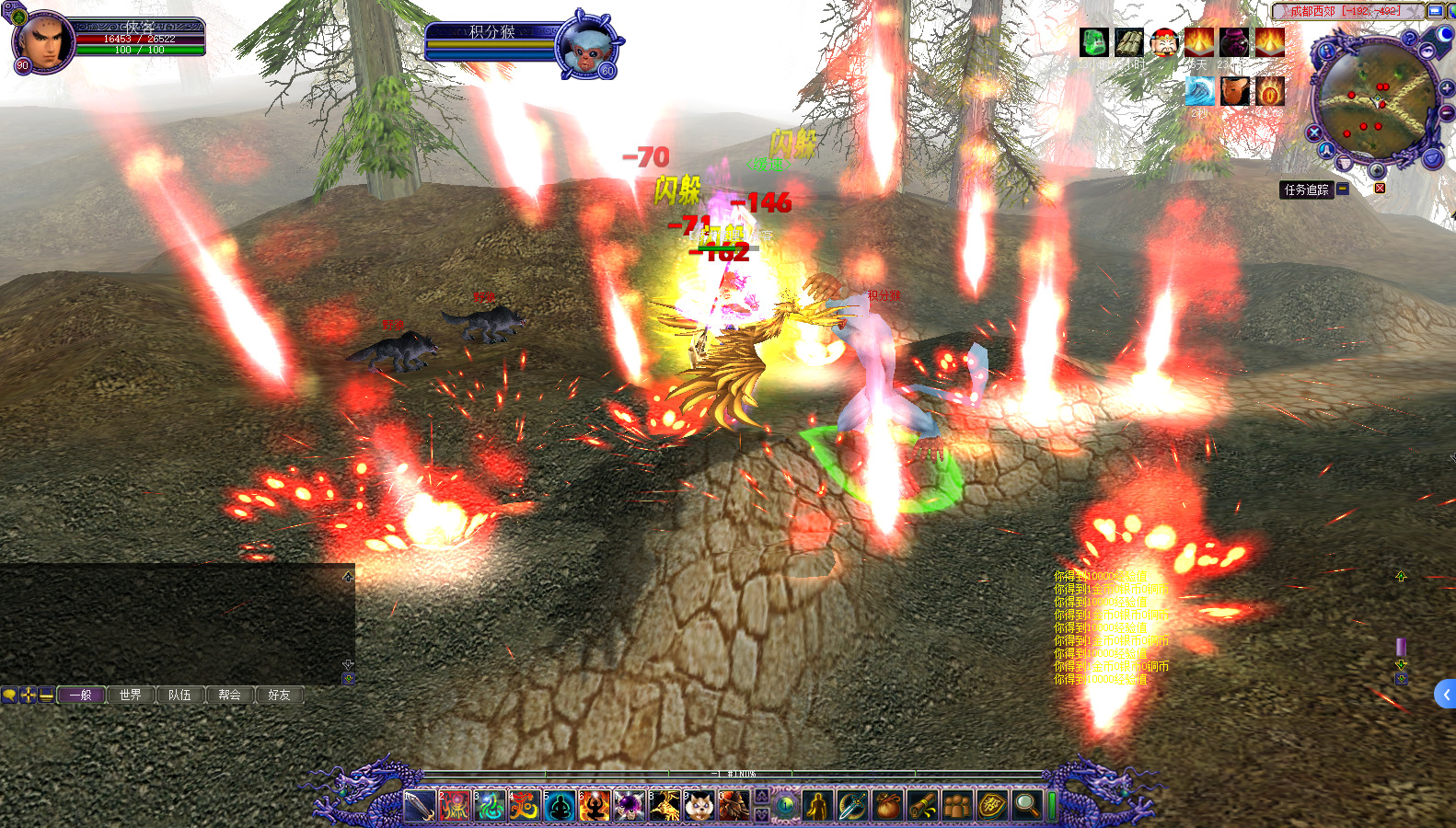
Task: Switch to the 世界 chat tab
Action: (x=131, y=695)
